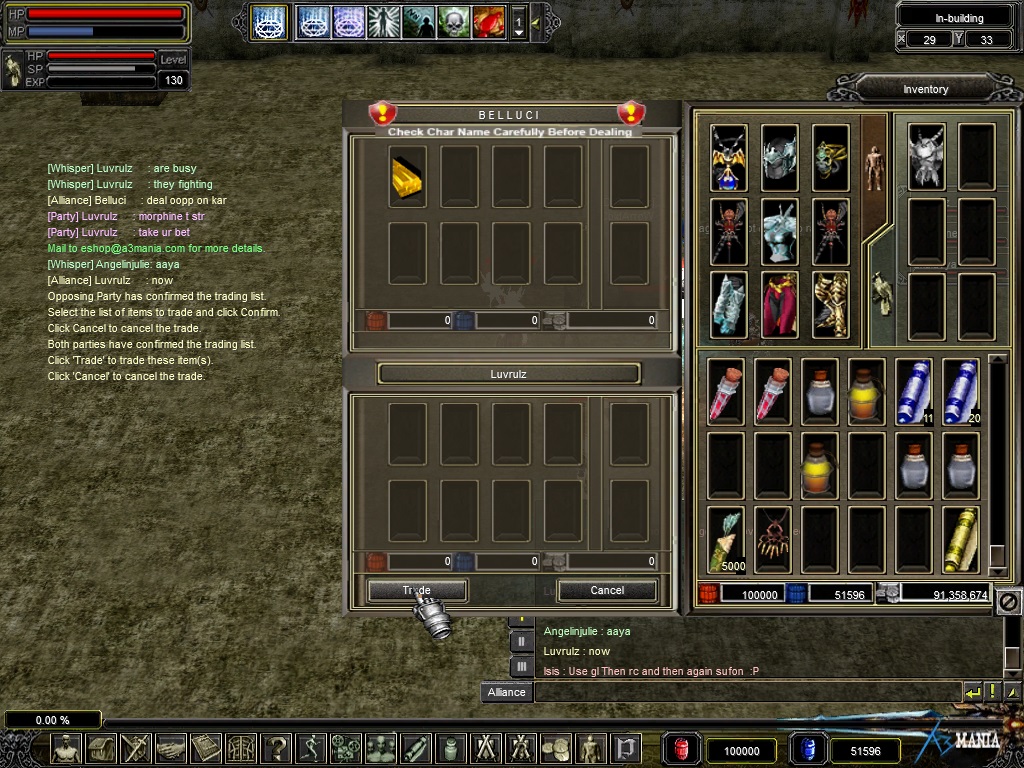Select the golden gauntlets equipment slot

(831, 304)
